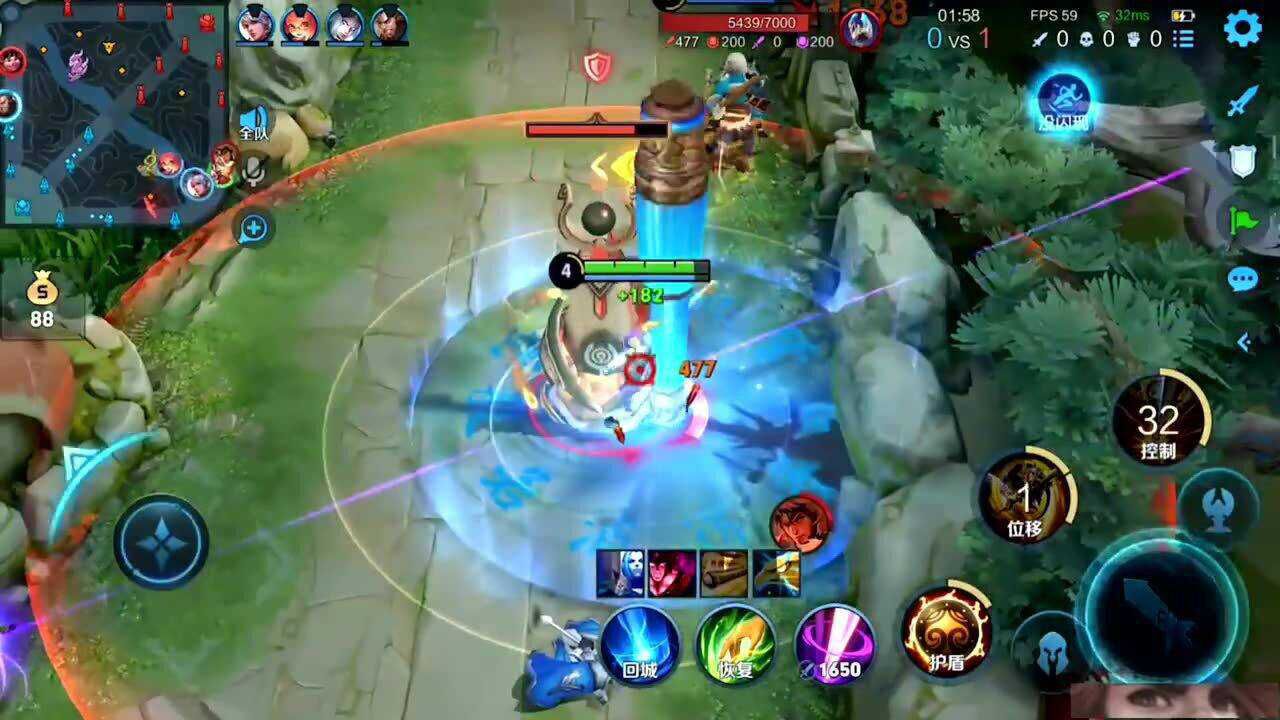Activate the purple 1650 item skill
Image resolution: width=1280 pixels, height=720 pixels.
[x=836, y=645]
